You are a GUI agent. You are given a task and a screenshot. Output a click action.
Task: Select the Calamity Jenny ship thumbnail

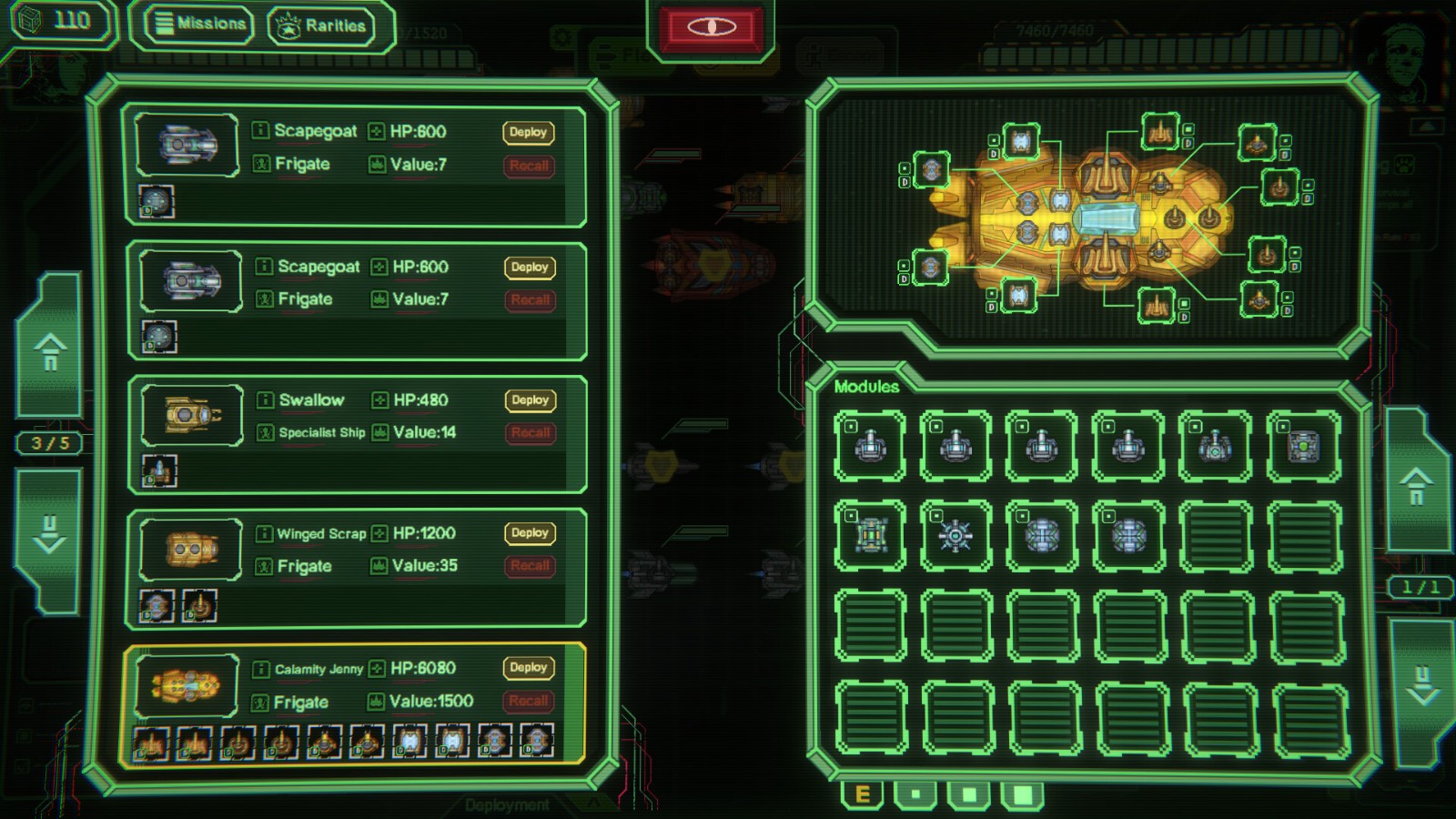[188, 684]
